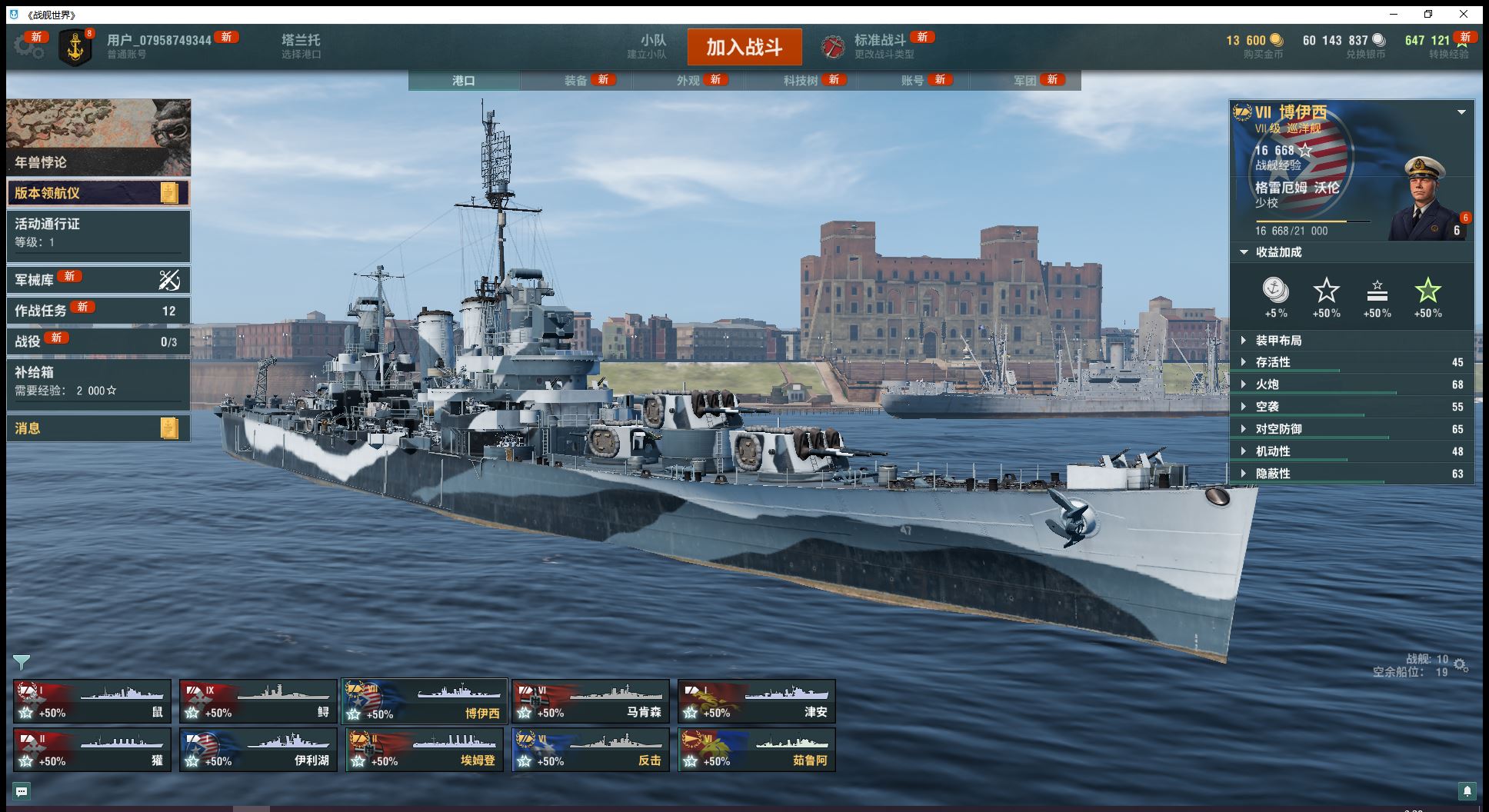The image size is (1489, 812).
Task: Close the game window
Action: click(x=1464, y=15)
